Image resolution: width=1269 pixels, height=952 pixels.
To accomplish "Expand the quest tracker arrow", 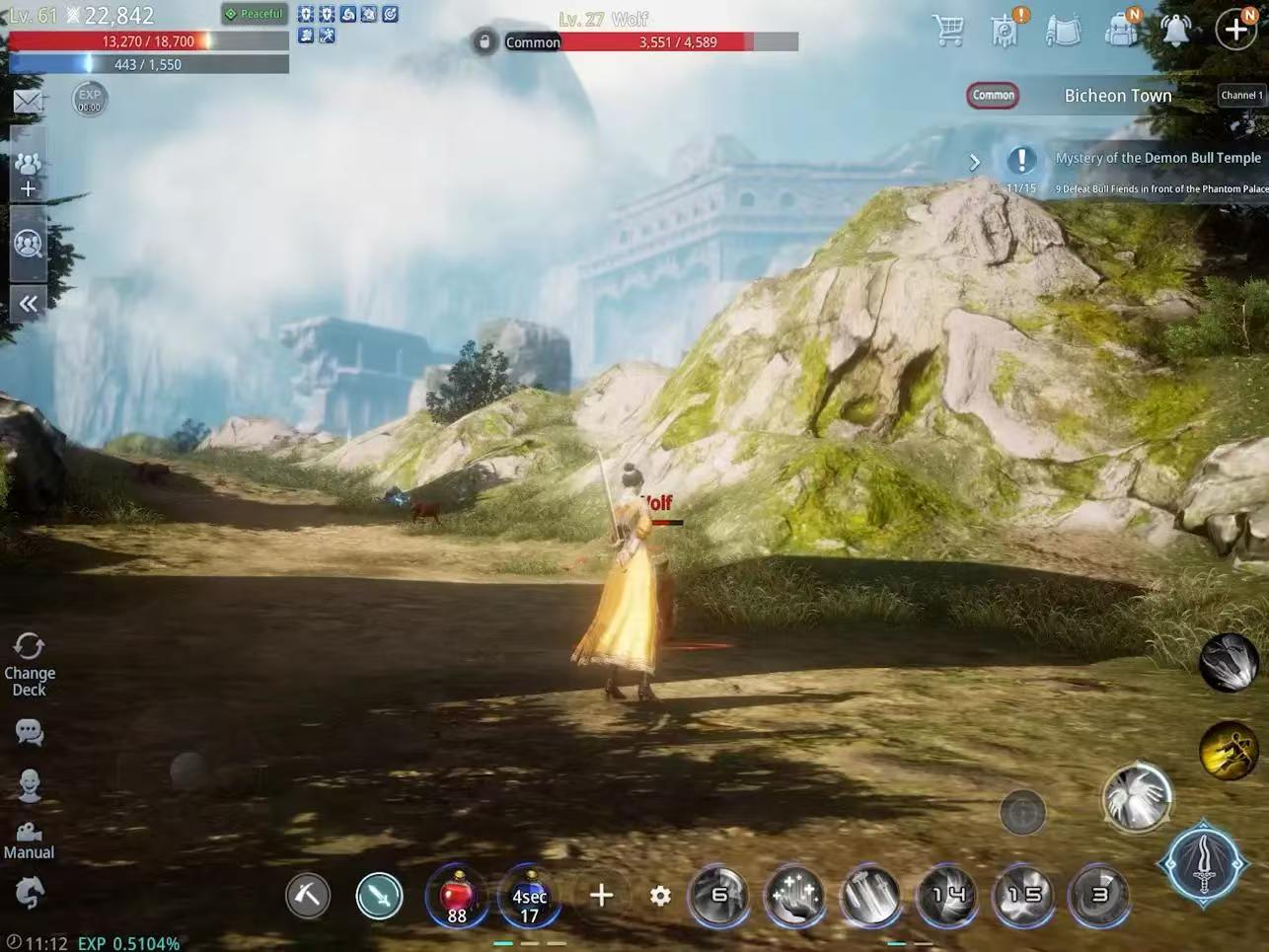I will (x=975, y=162).
